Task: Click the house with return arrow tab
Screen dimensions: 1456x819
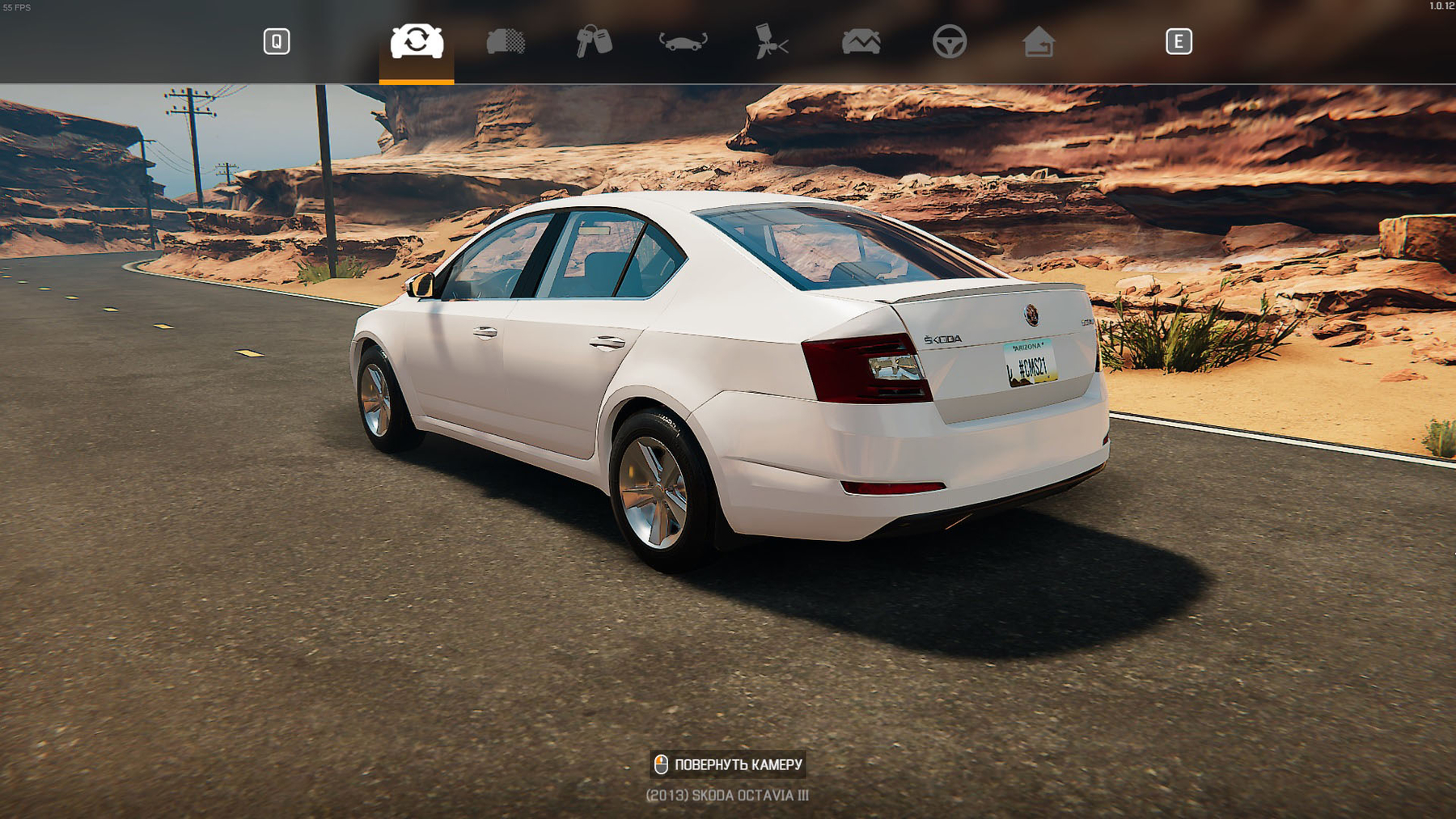Action: point(1038,41)
